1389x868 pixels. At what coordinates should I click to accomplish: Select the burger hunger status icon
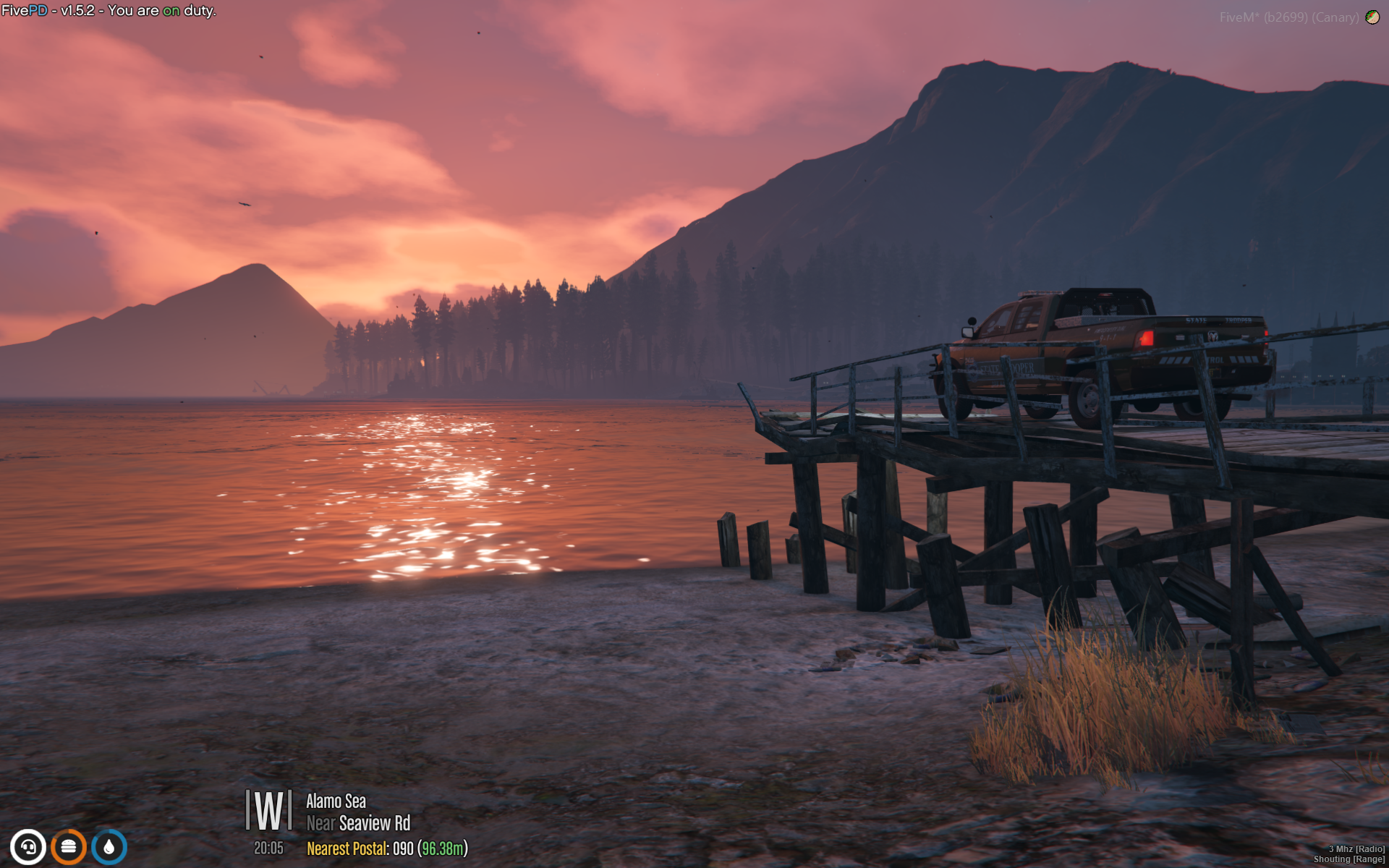69,847
